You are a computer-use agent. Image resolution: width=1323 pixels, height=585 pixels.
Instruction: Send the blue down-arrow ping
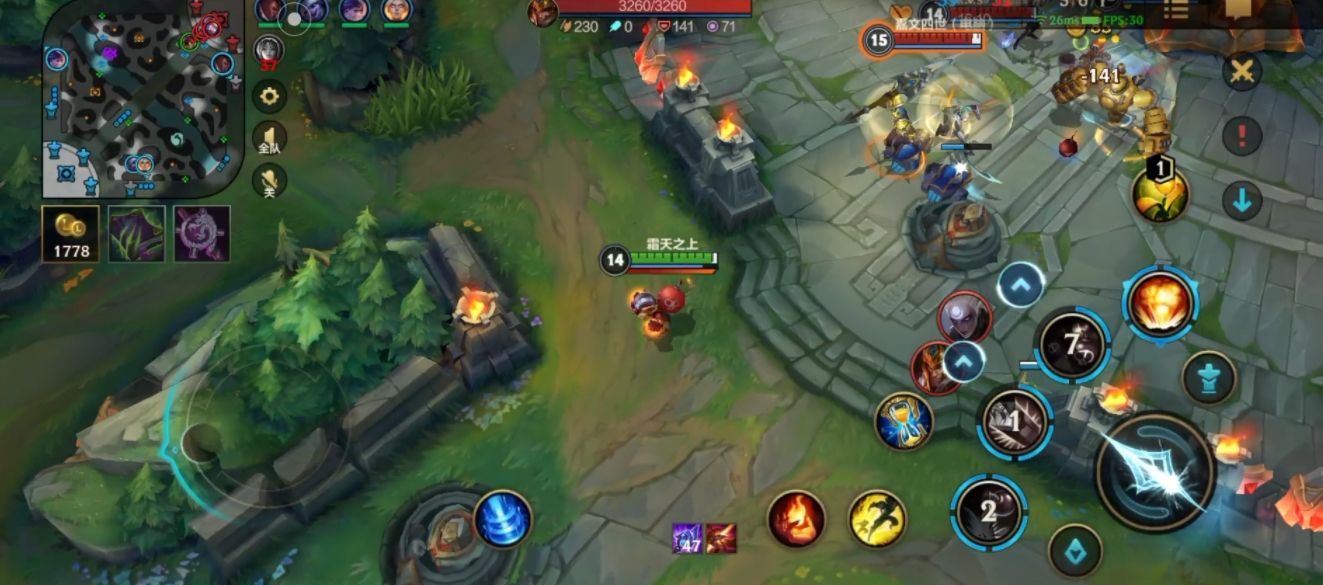pos(1242,201)
